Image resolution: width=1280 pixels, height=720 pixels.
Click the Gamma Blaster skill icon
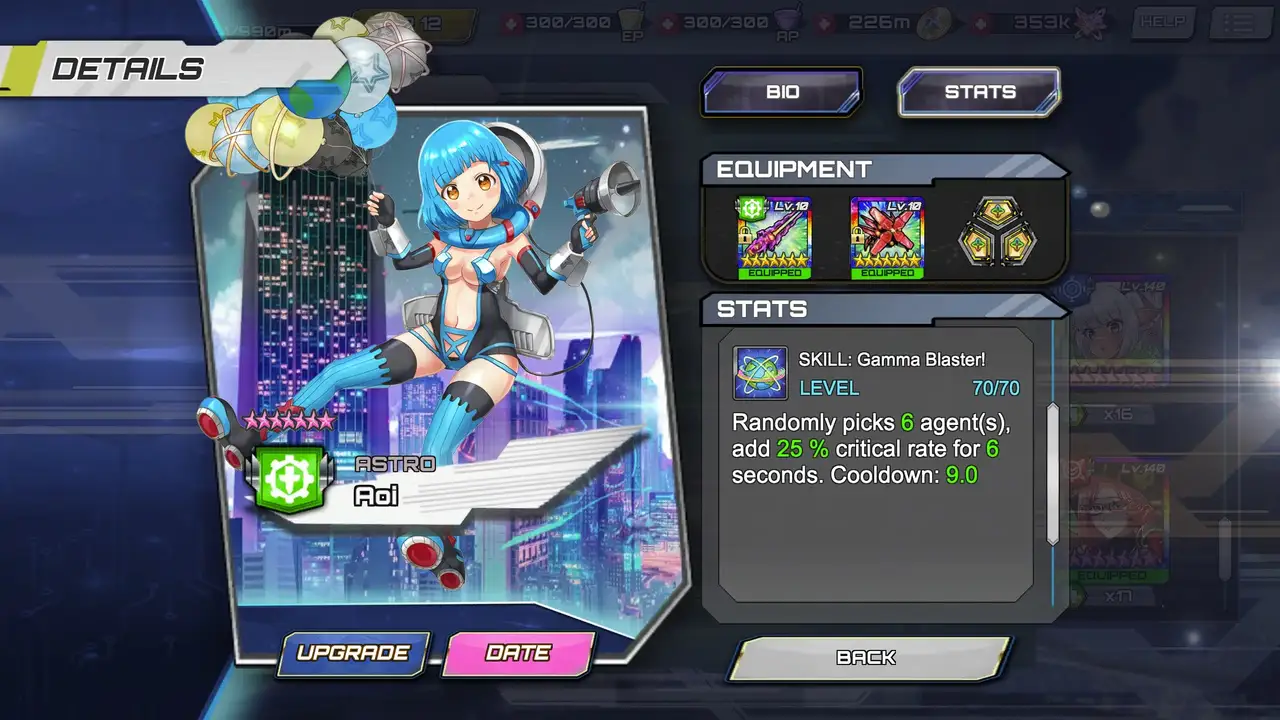pos(760,373)
